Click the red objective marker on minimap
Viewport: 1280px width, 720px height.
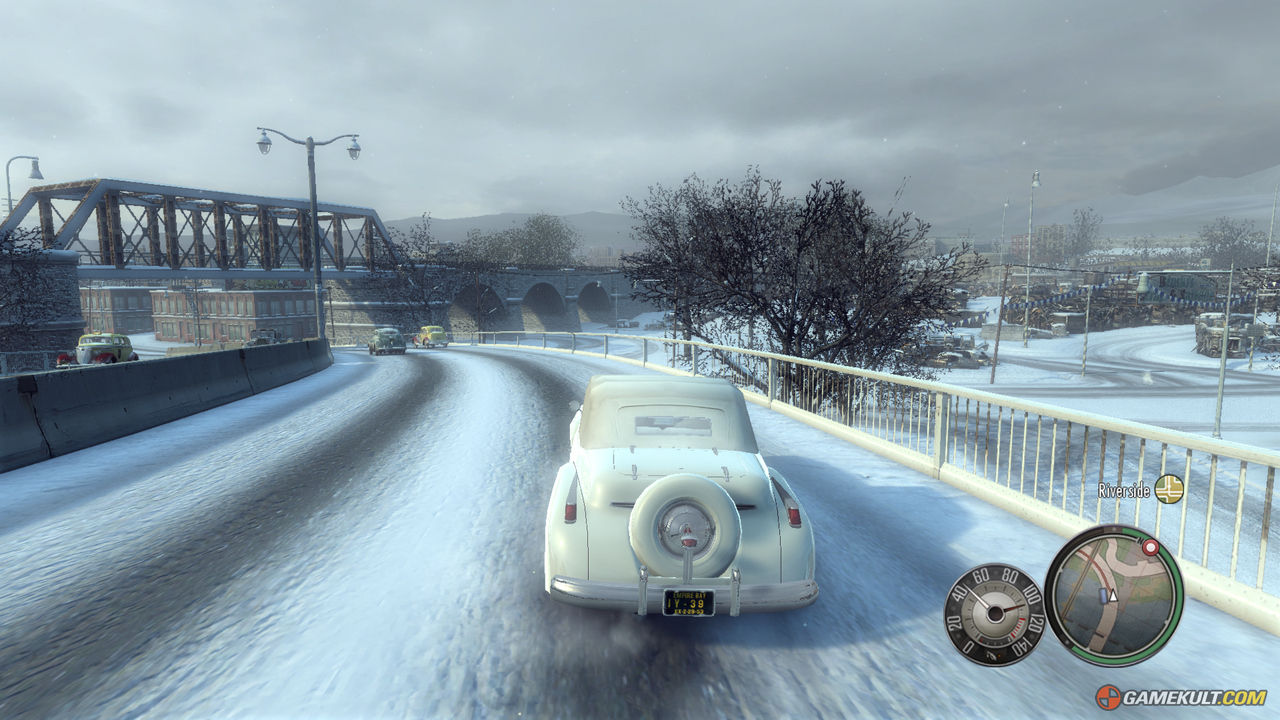pyautogui.click(x=1150, y=548)
